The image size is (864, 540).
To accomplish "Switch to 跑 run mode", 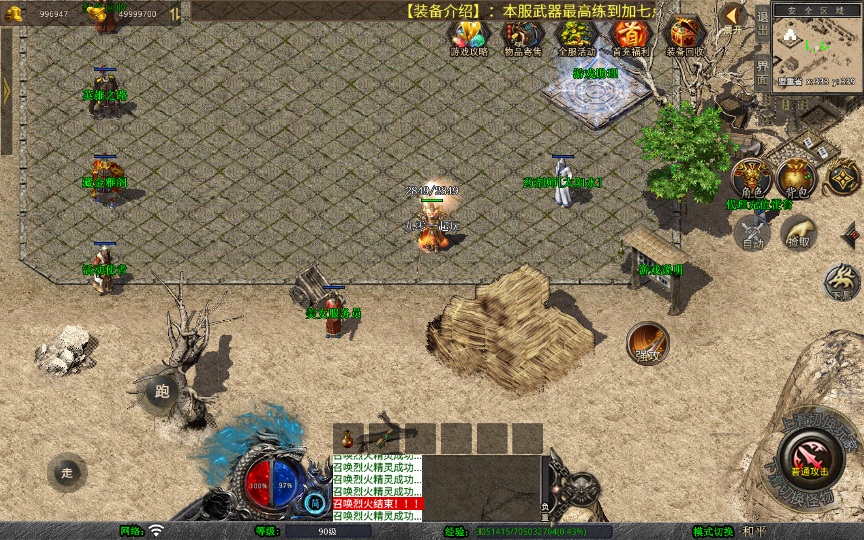I will point(162,392).
